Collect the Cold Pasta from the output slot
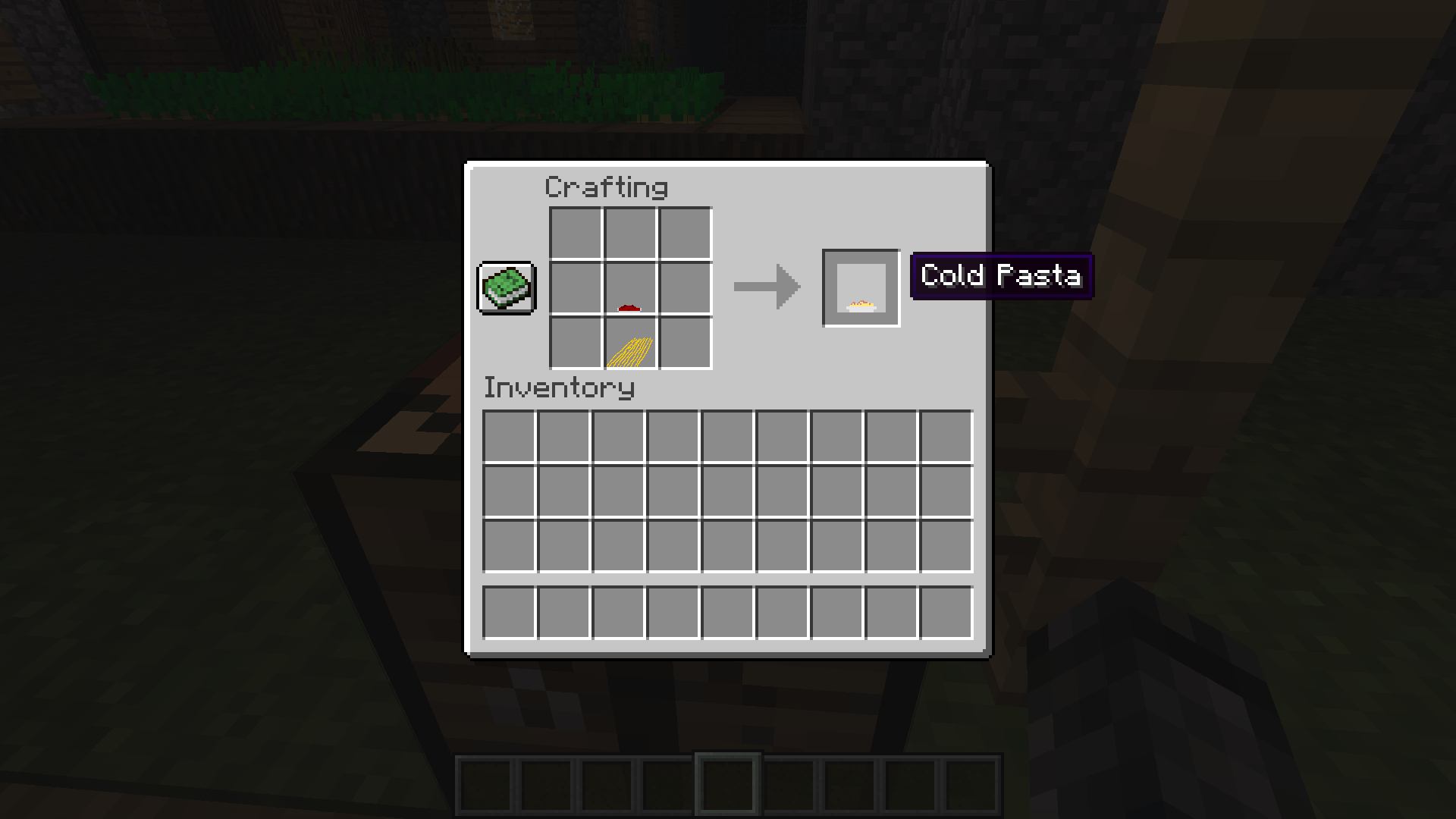 [861, 289]
